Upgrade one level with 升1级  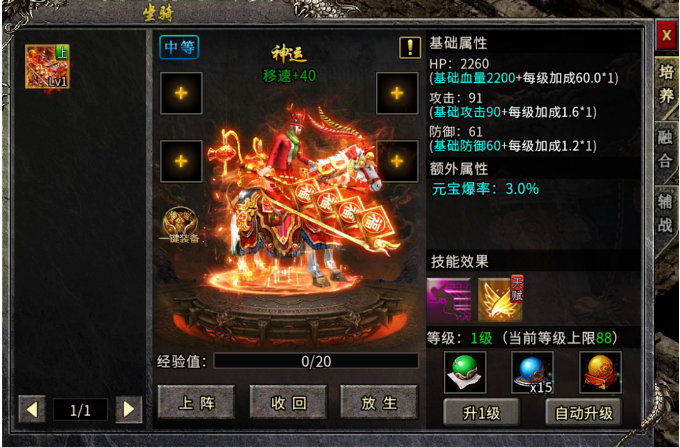(479, 412)
